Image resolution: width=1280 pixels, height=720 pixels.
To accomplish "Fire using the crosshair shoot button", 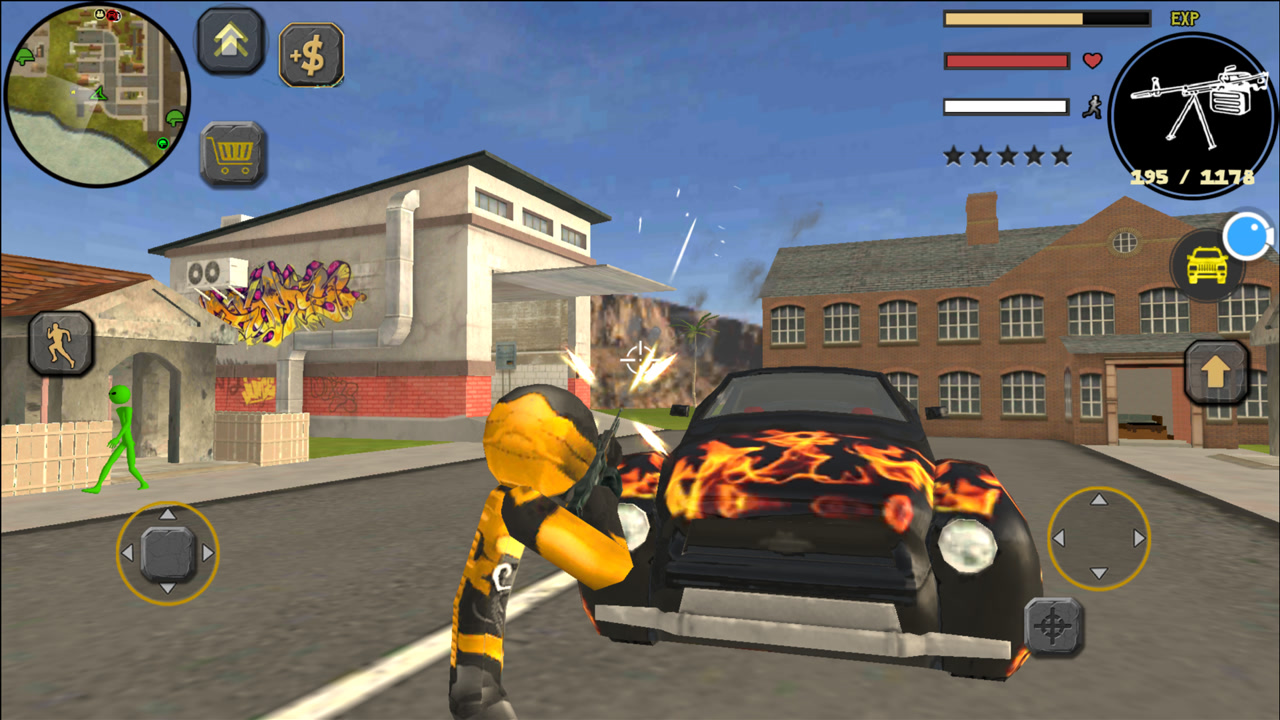I will [x=1053, y=627].
